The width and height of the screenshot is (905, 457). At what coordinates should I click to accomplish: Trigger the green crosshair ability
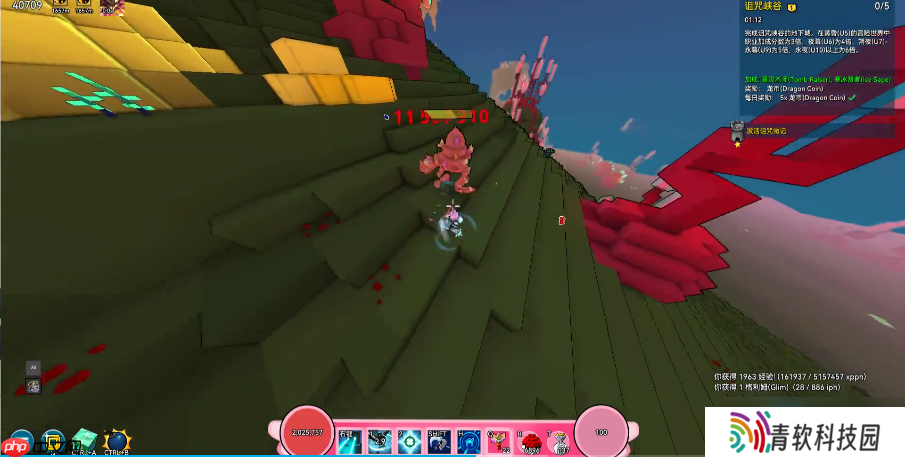(409, 440)
